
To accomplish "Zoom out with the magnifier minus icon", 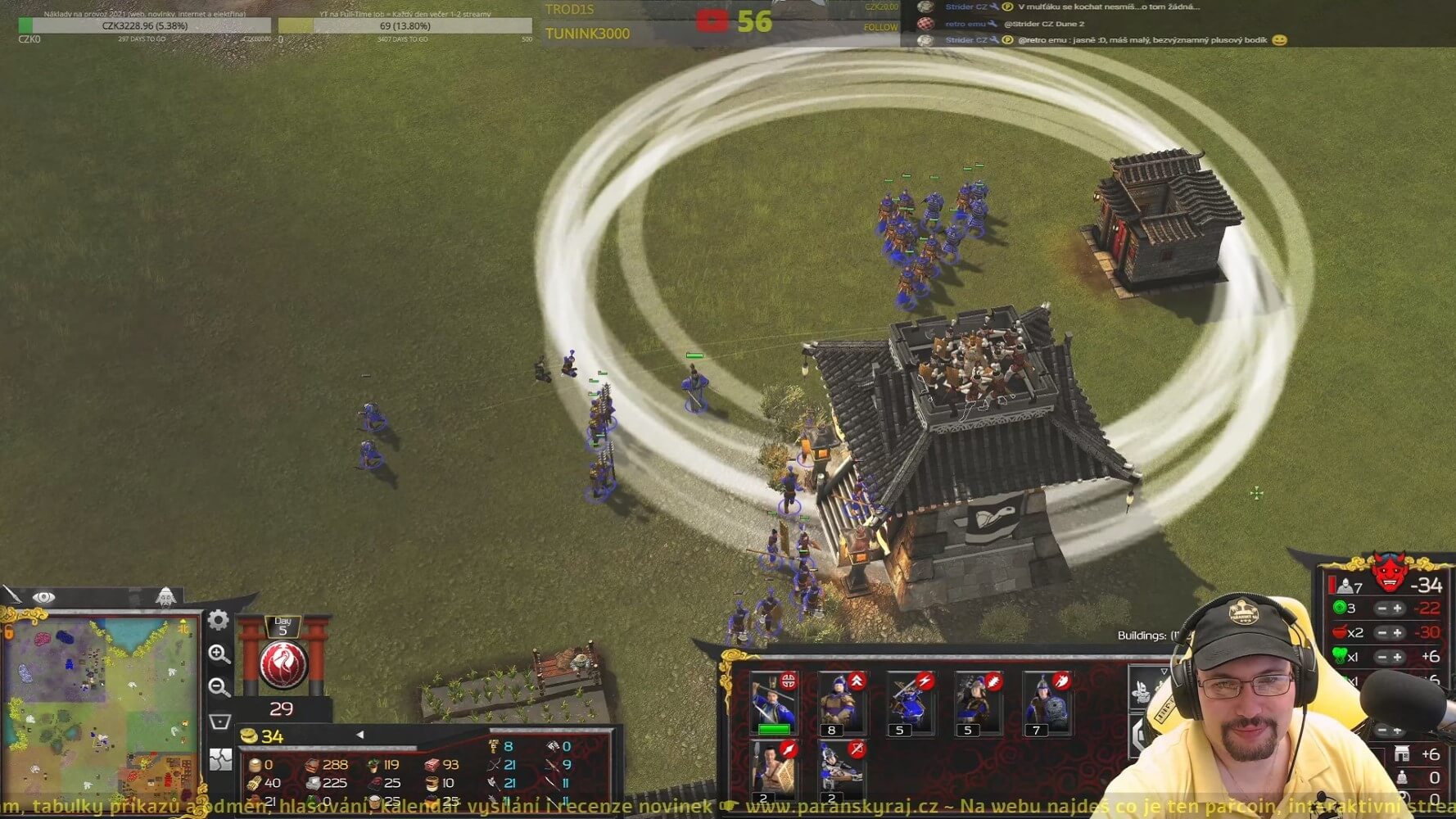I will pos(218,686).
